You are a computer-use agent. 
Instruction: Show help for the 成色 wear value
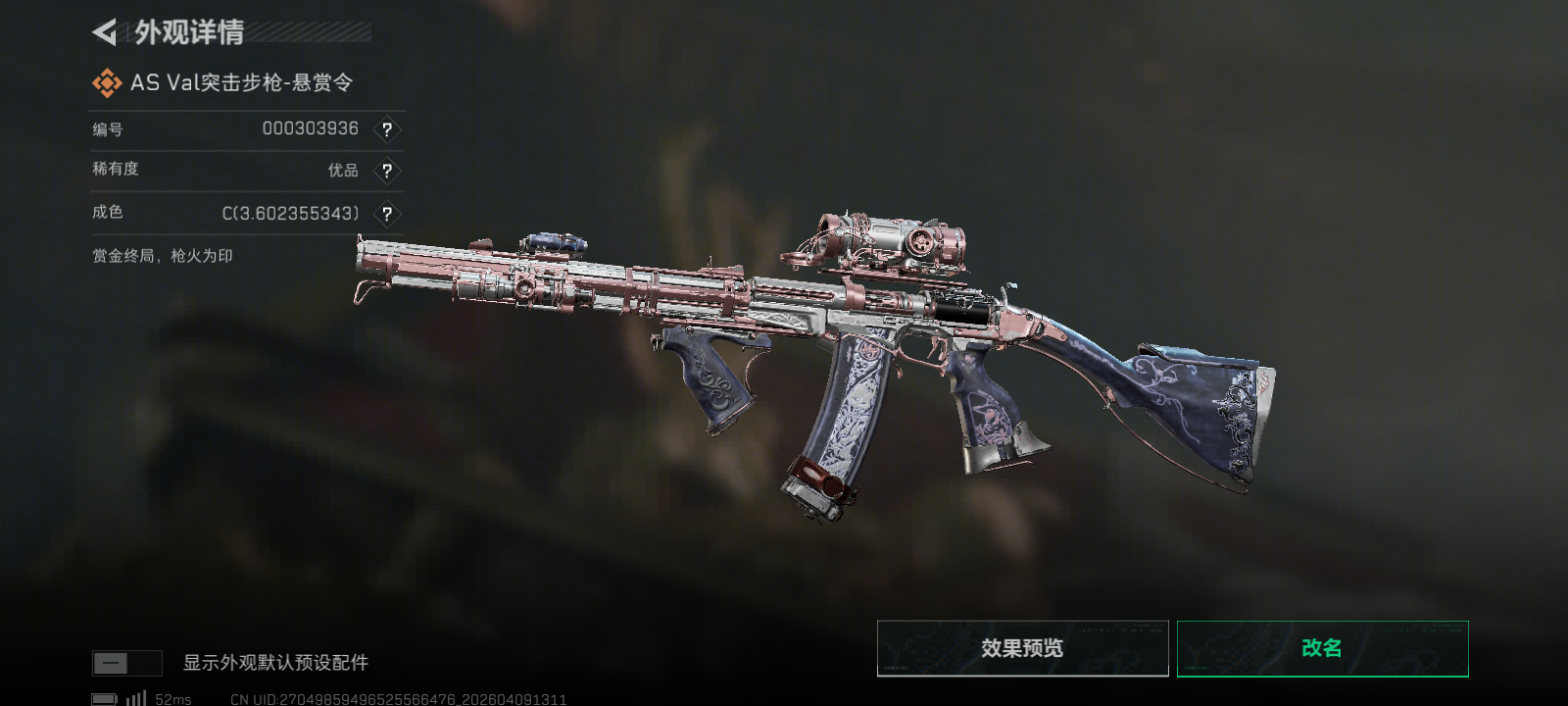[387, 214]
